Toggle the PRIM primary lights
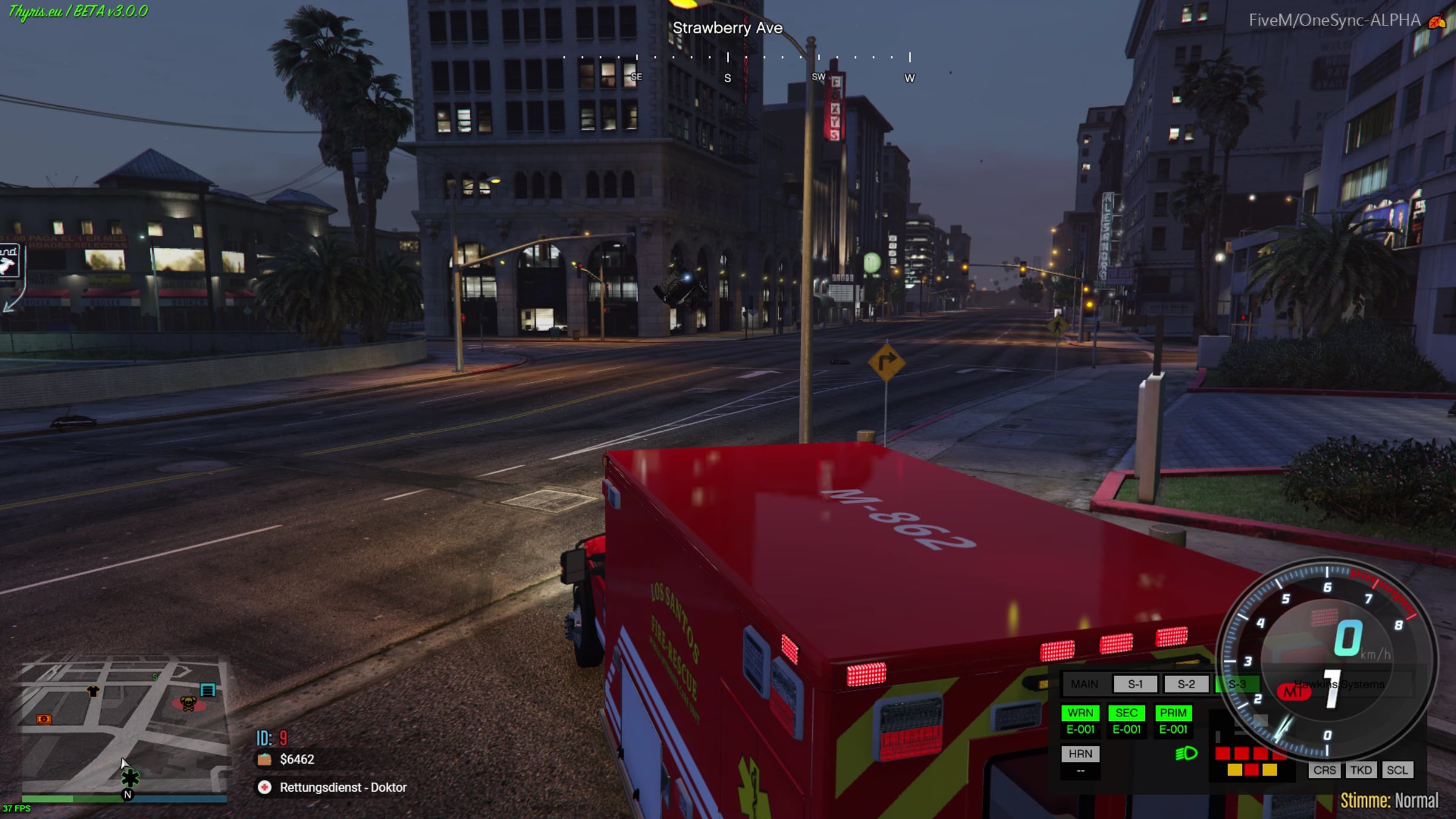Screen dimensions: 1456x819 [x=1173, y=713]
